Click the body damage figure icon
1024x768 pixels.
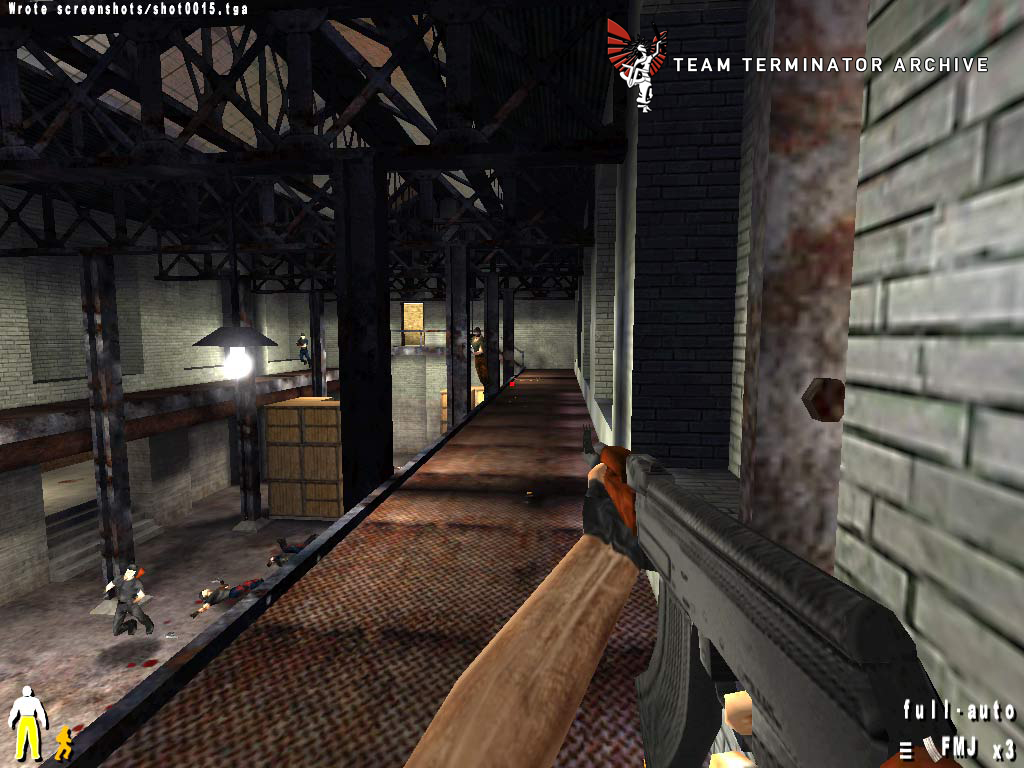[27, 722]
